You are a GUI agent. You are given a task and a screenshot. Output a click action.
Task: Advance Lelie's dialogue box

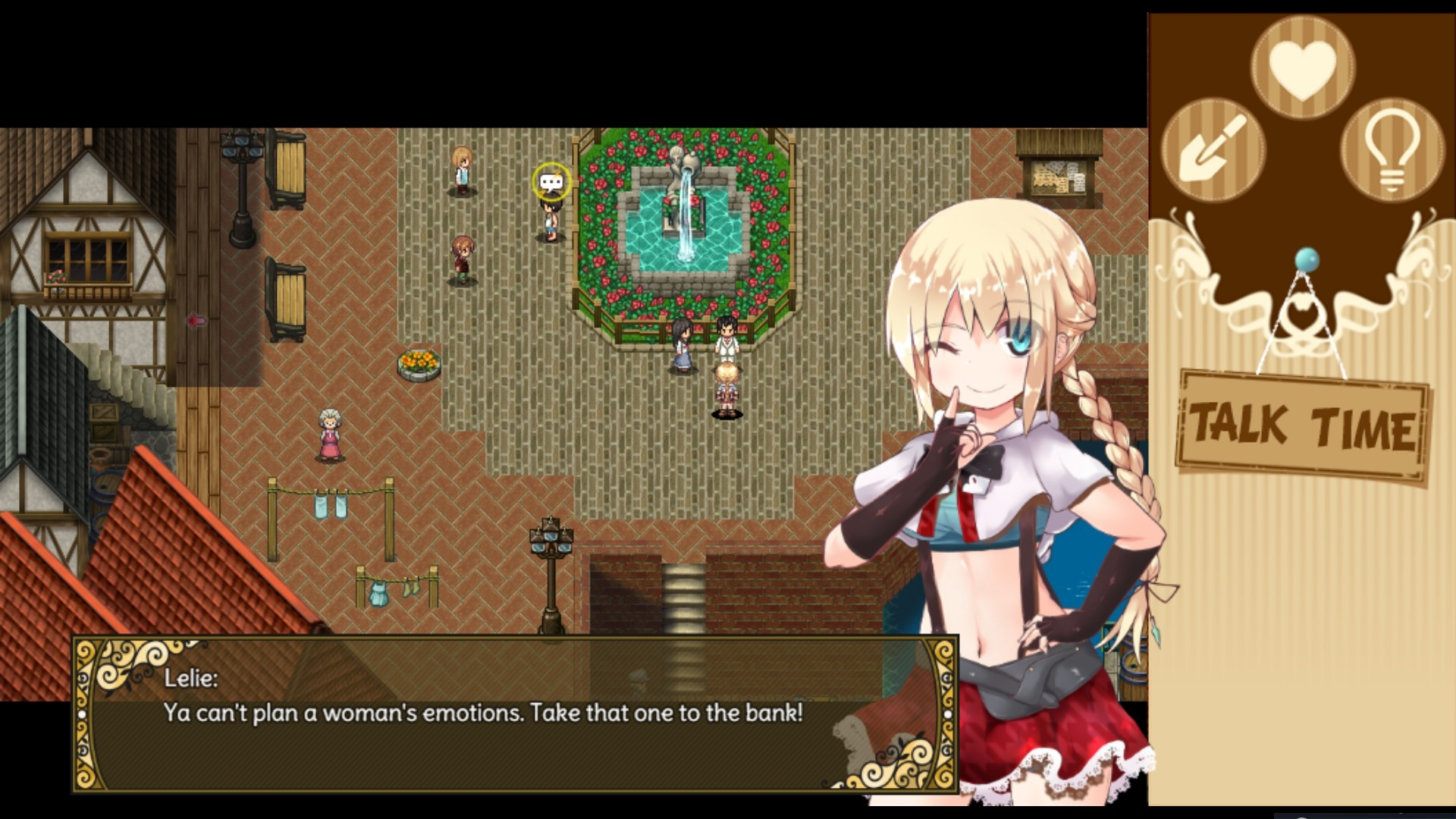(x=516, y=714)
